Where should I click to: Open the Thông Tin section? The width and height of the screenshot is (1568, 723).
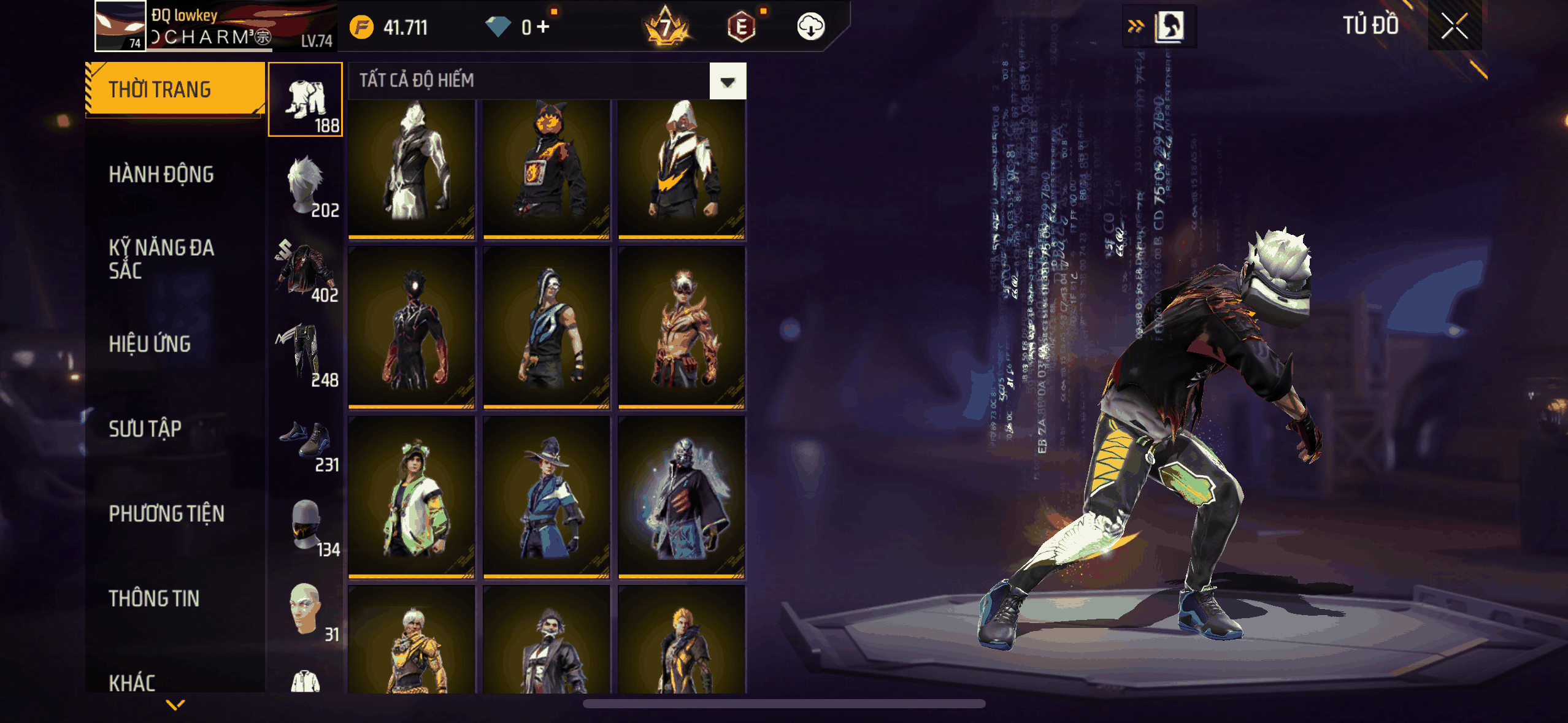point(154,599)
